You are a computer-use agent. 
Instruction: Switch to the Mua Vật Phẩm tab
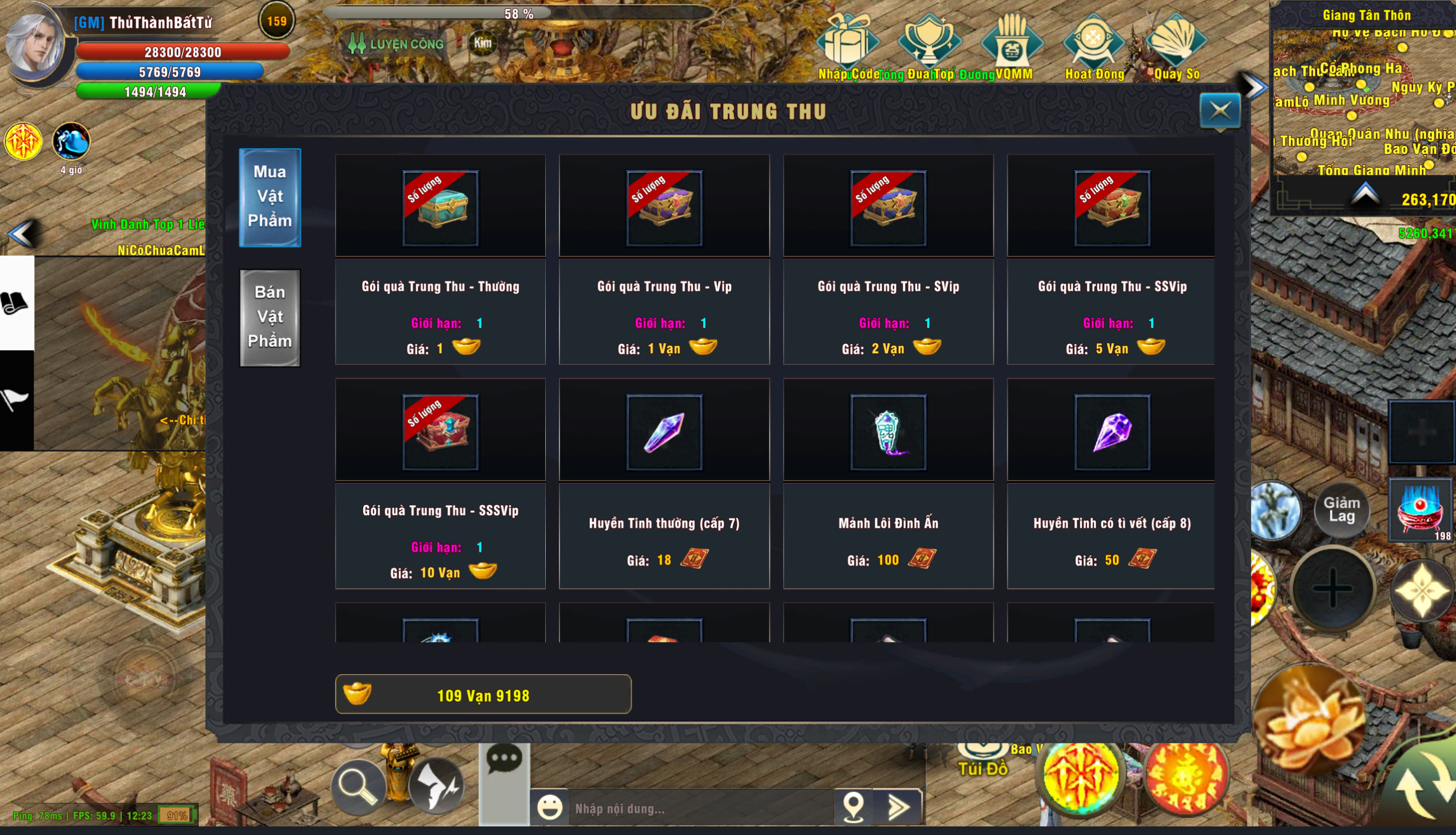[269, 197]
